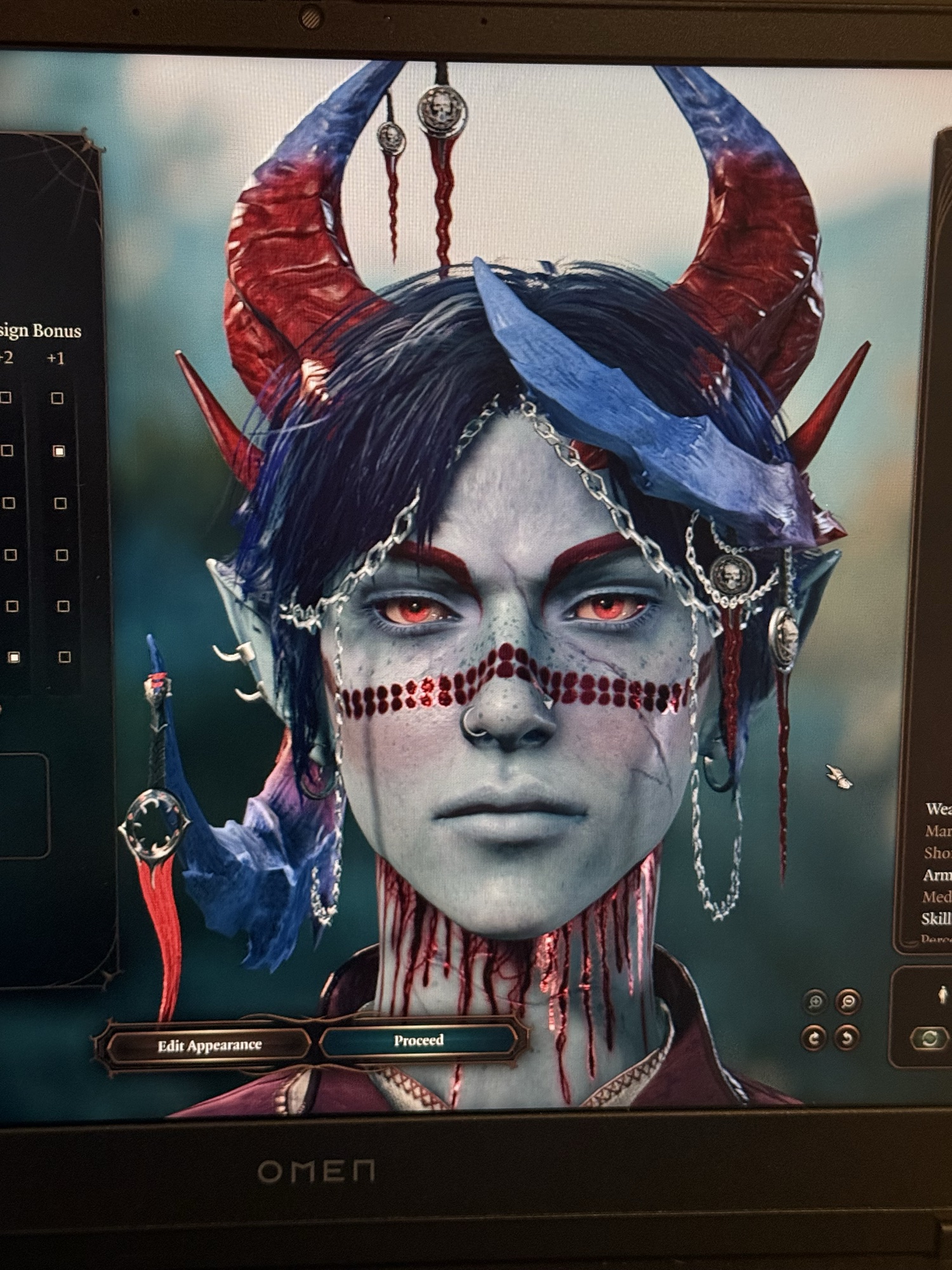Viewport: 952px width, 1270px height.
Task: Zoom in with the magnifier plus button
Action: tap(816, 1002)
